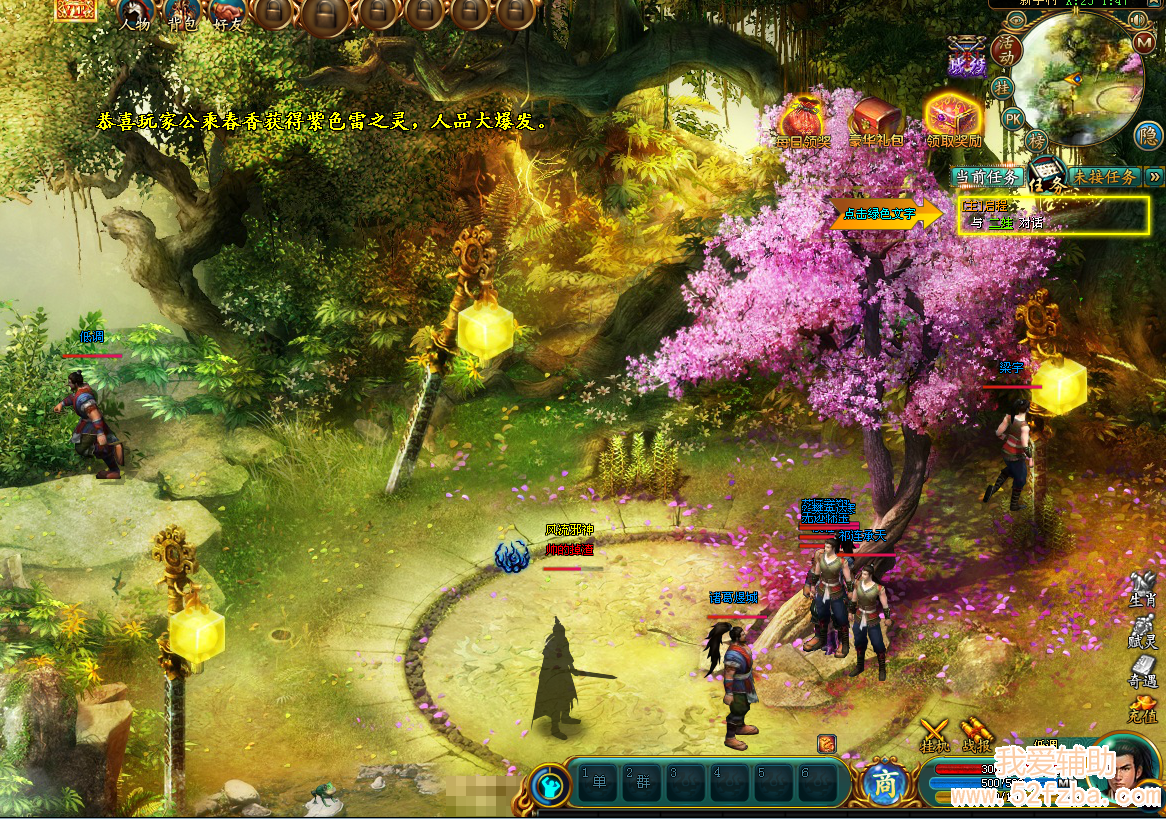This screenshot has height=819, width=1166.
Task: Select the 单 single-target skill slot
Action: tap(599, 782)
